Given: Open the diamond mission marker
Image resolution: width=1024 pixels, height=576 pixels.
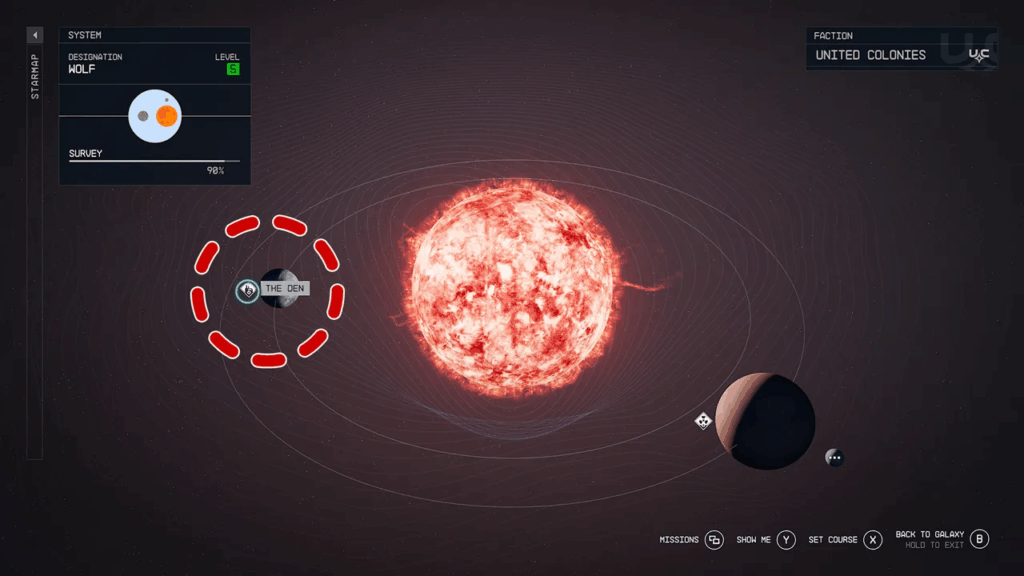Looking at the screenshot, I should pos(704,421).
